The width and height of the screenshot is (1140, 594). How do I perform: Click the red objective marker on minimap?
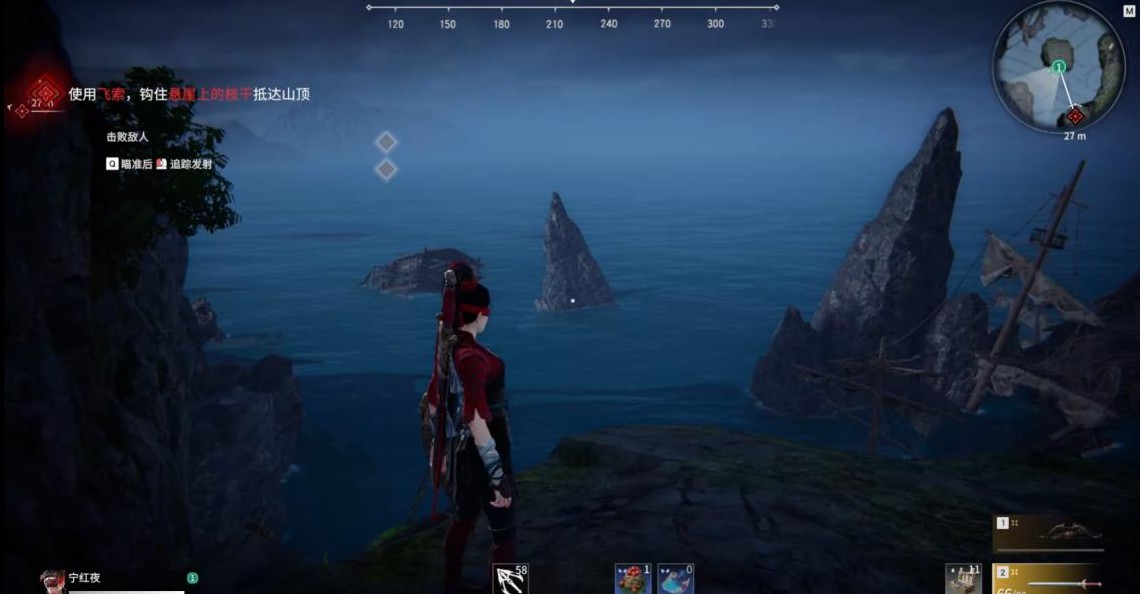[1075, 116]
